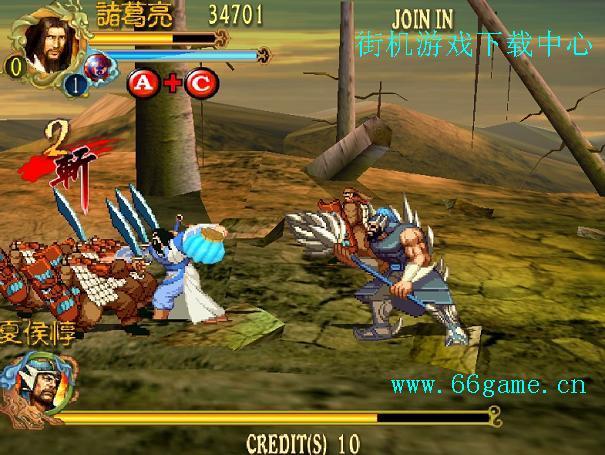The image size is (605, 455).
Task: Click the JOIN IN player two prompt
Action: point(421,19)
